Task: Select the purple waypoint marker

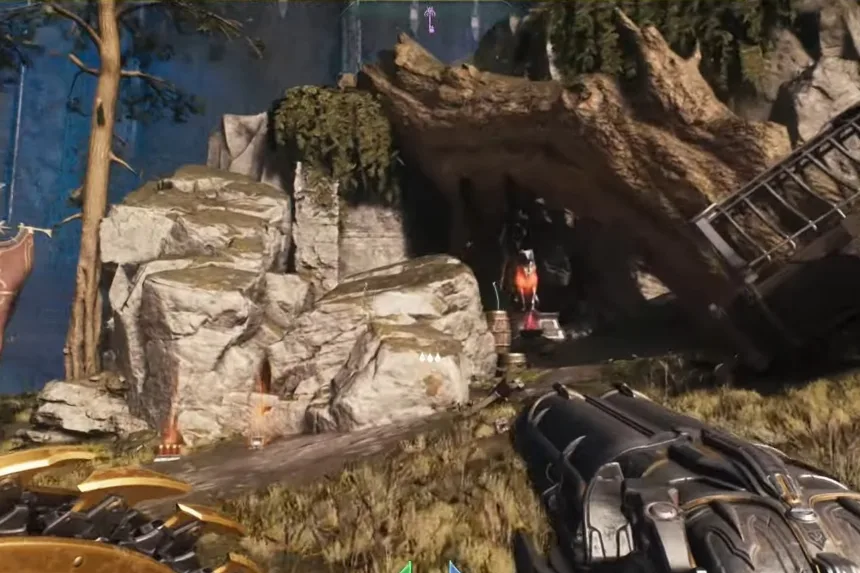Action: pyautogui.click(x=430, y=18)
